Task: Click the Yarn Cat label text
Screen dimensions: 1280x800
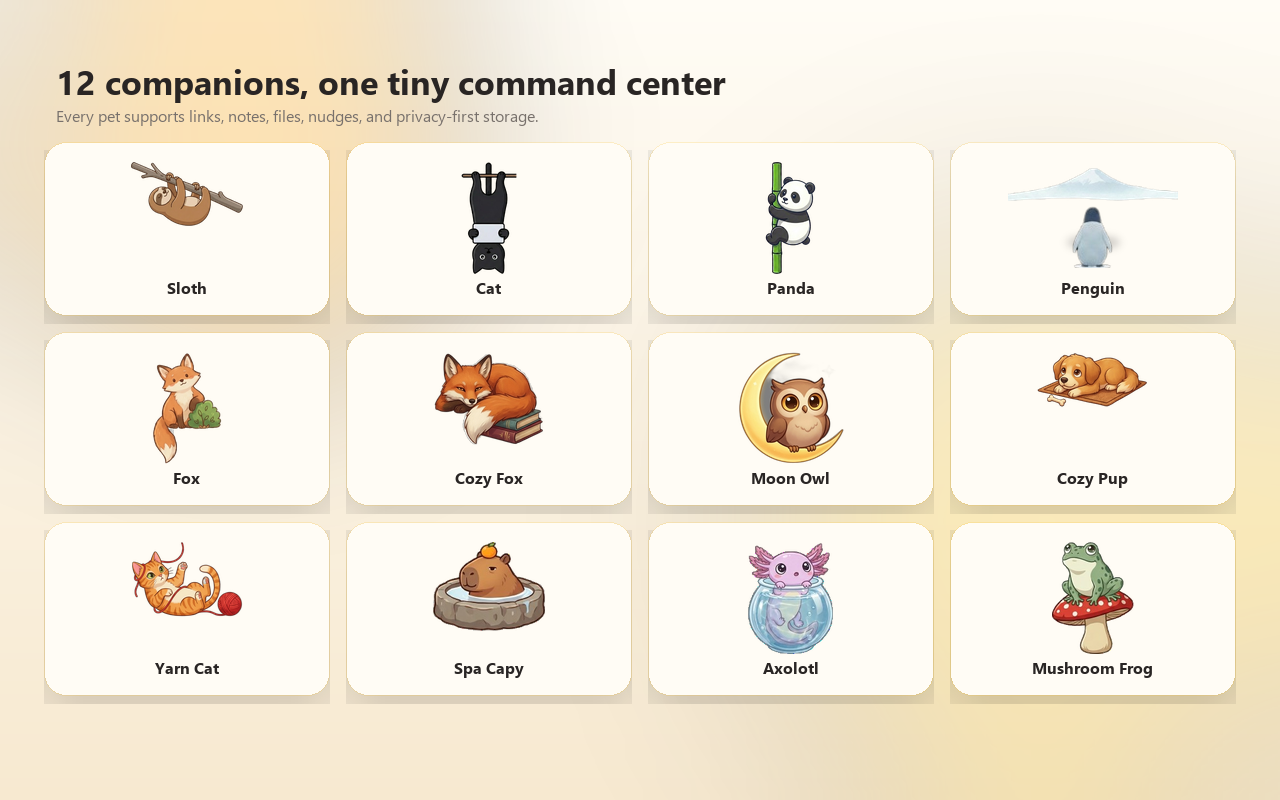Action: coord(187,668)
